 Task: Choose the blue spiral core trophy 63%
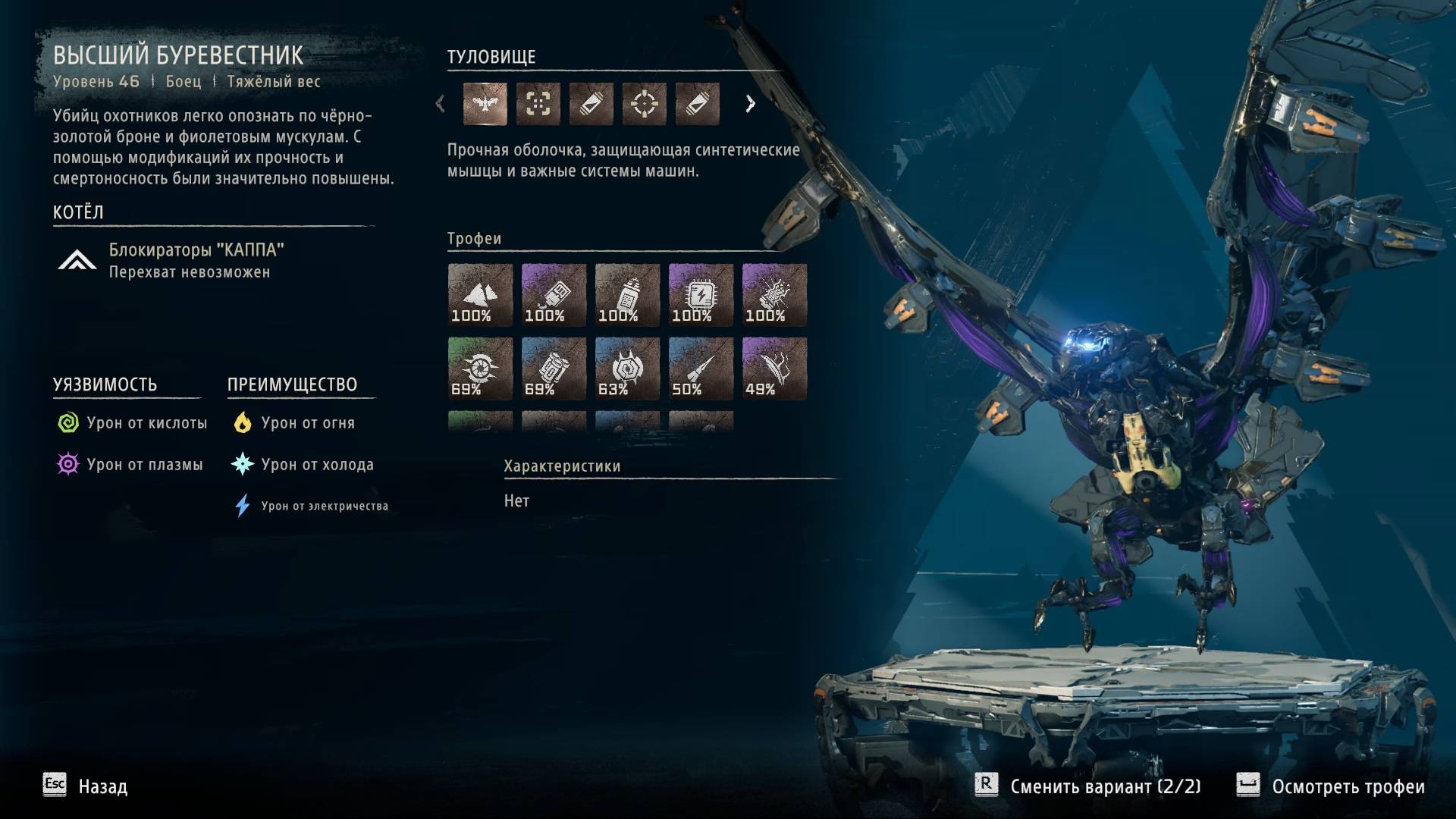(627, 369)
